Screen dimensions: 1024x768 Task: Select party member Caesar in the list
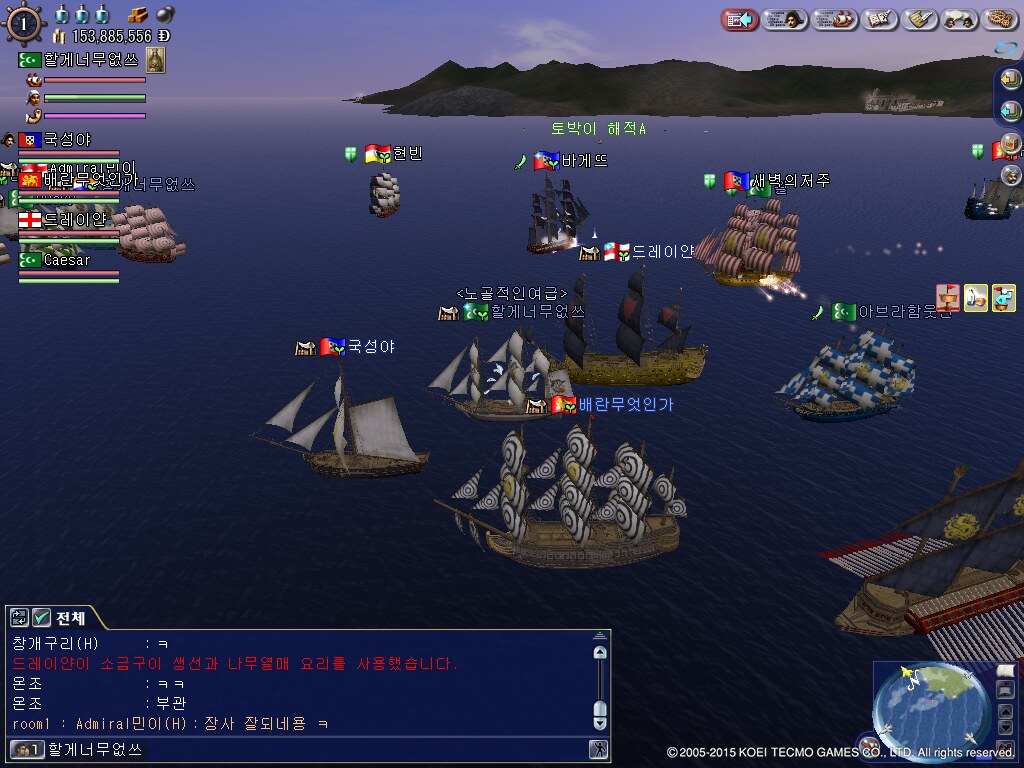(66, 260)
